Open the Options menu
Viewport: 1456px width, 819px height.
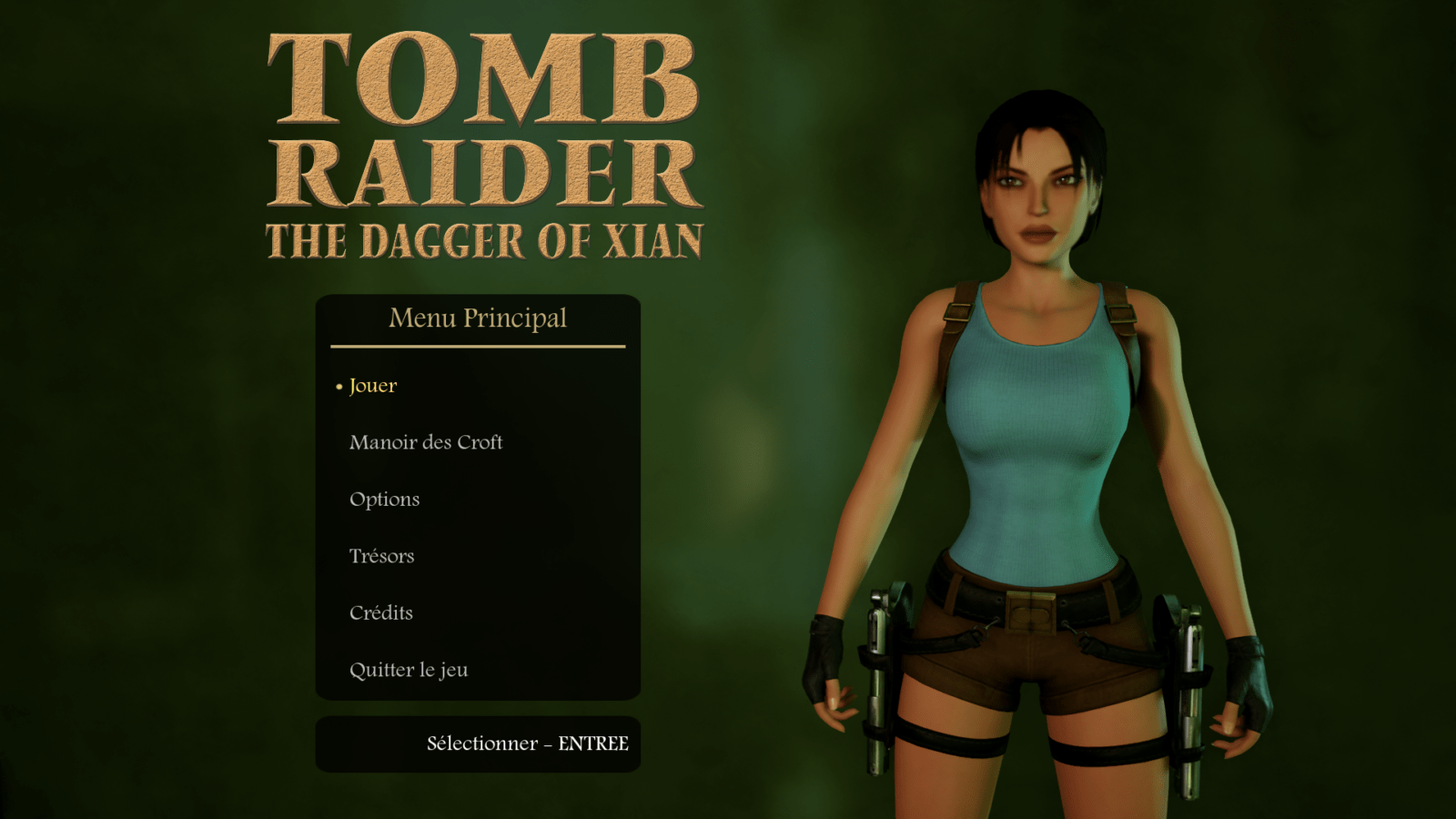pos(385,500)
